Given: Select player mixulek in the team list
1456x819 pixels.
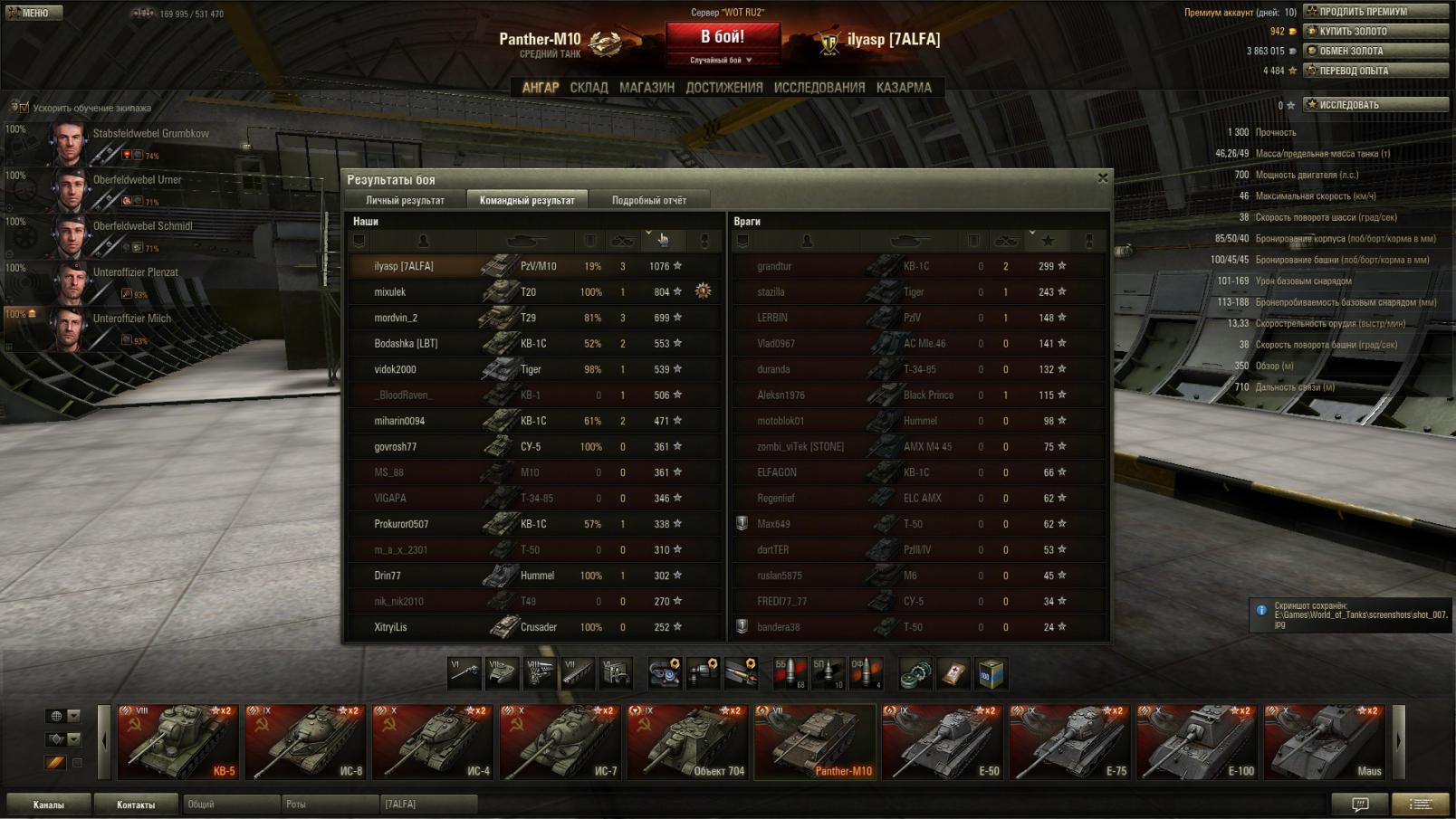Looking at the screenshot, I should [x=390, y=292].
